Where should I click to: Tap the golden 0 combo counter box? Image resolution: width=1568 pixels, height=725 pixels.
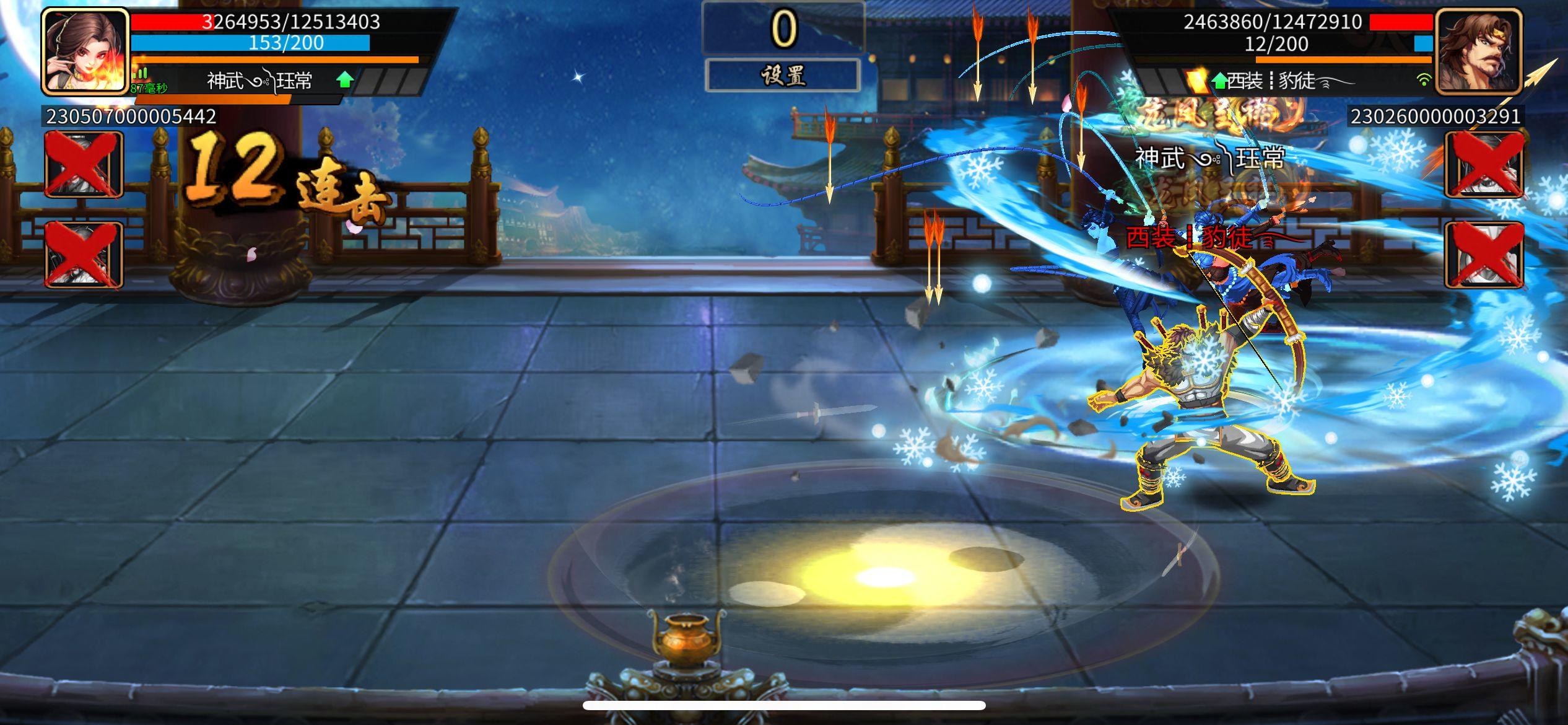pyautogui.click(x=783, y=27)
